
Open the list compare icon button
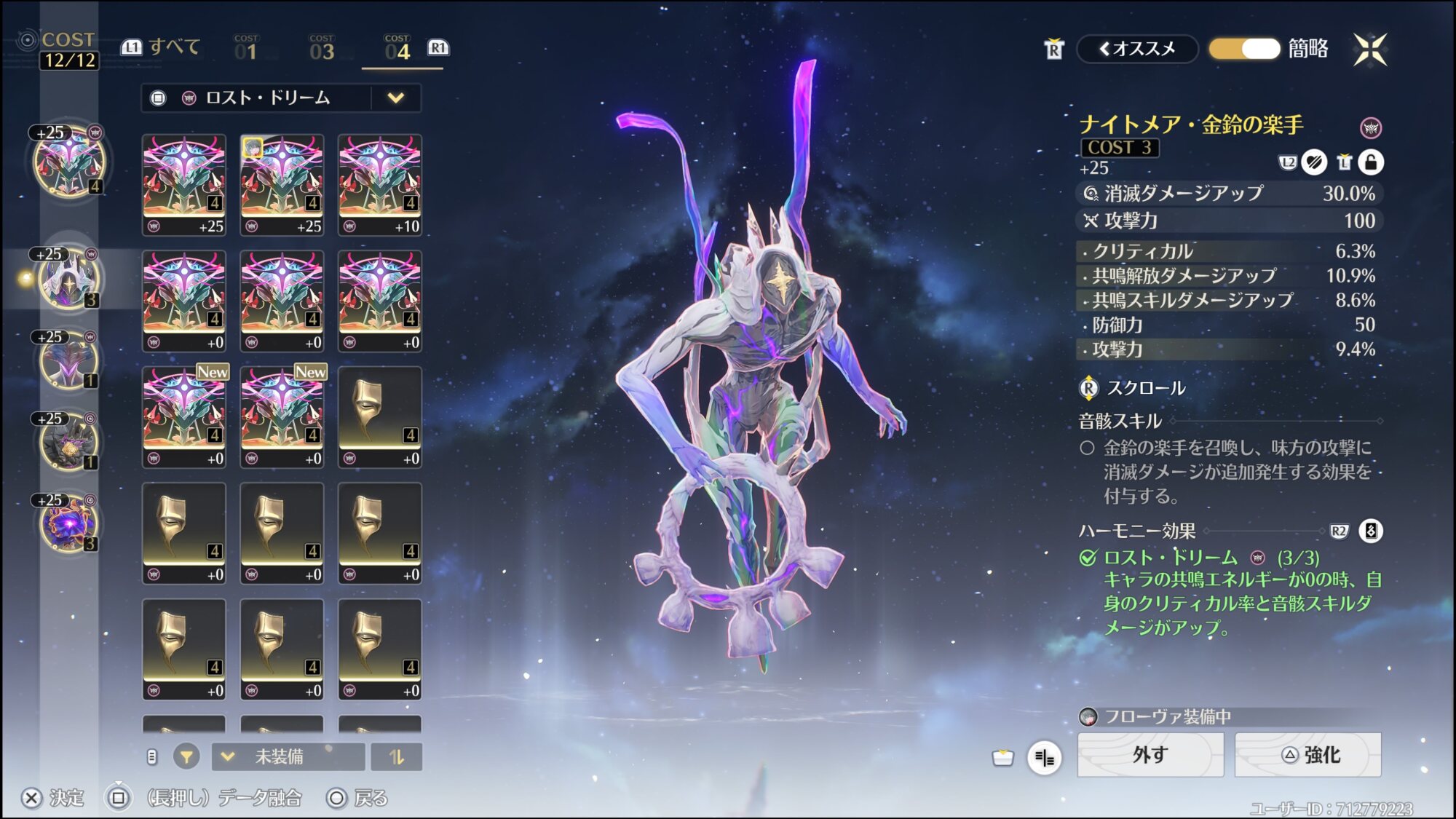1044,758
